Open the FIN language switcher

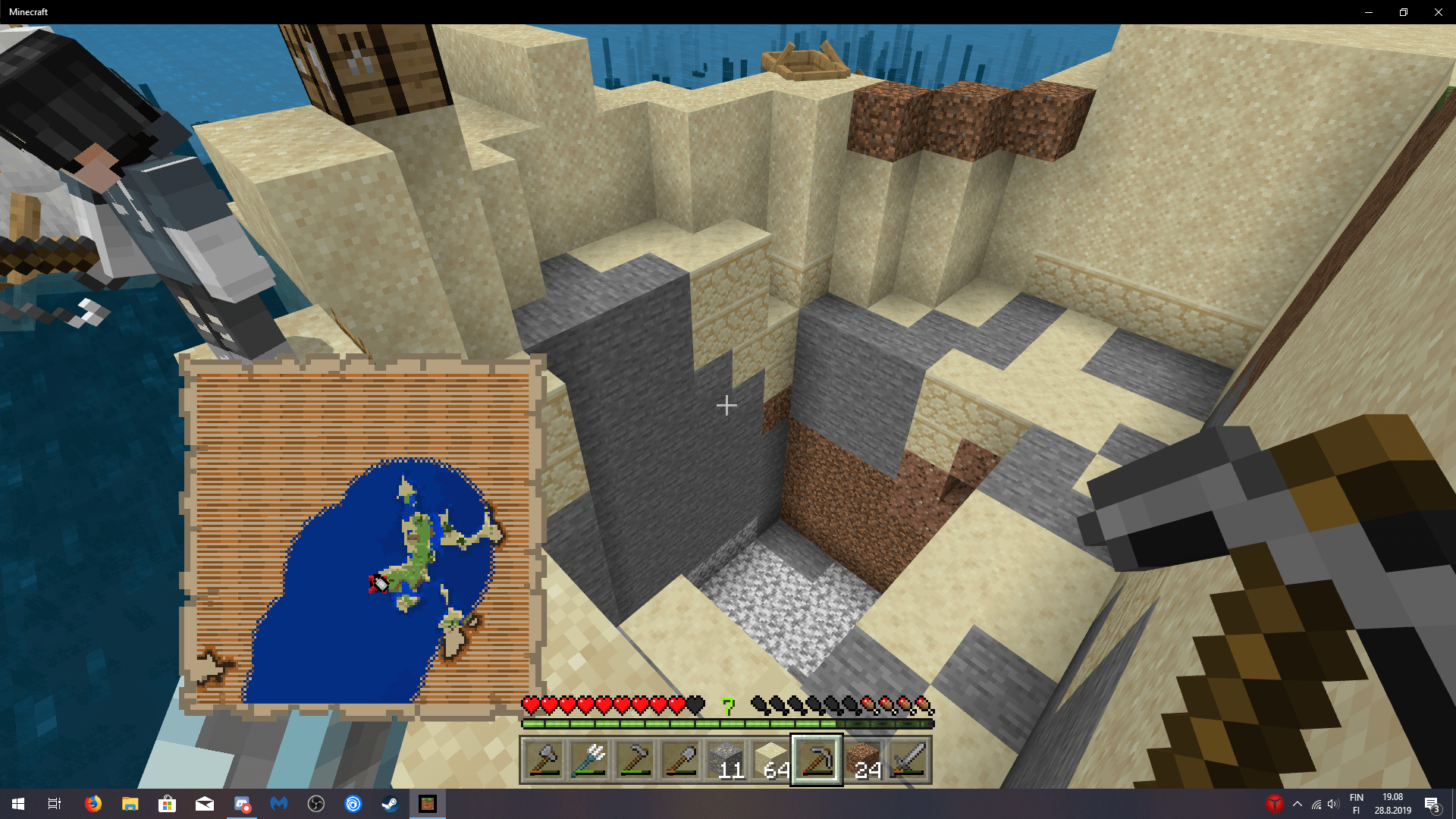click(1357, 804)
